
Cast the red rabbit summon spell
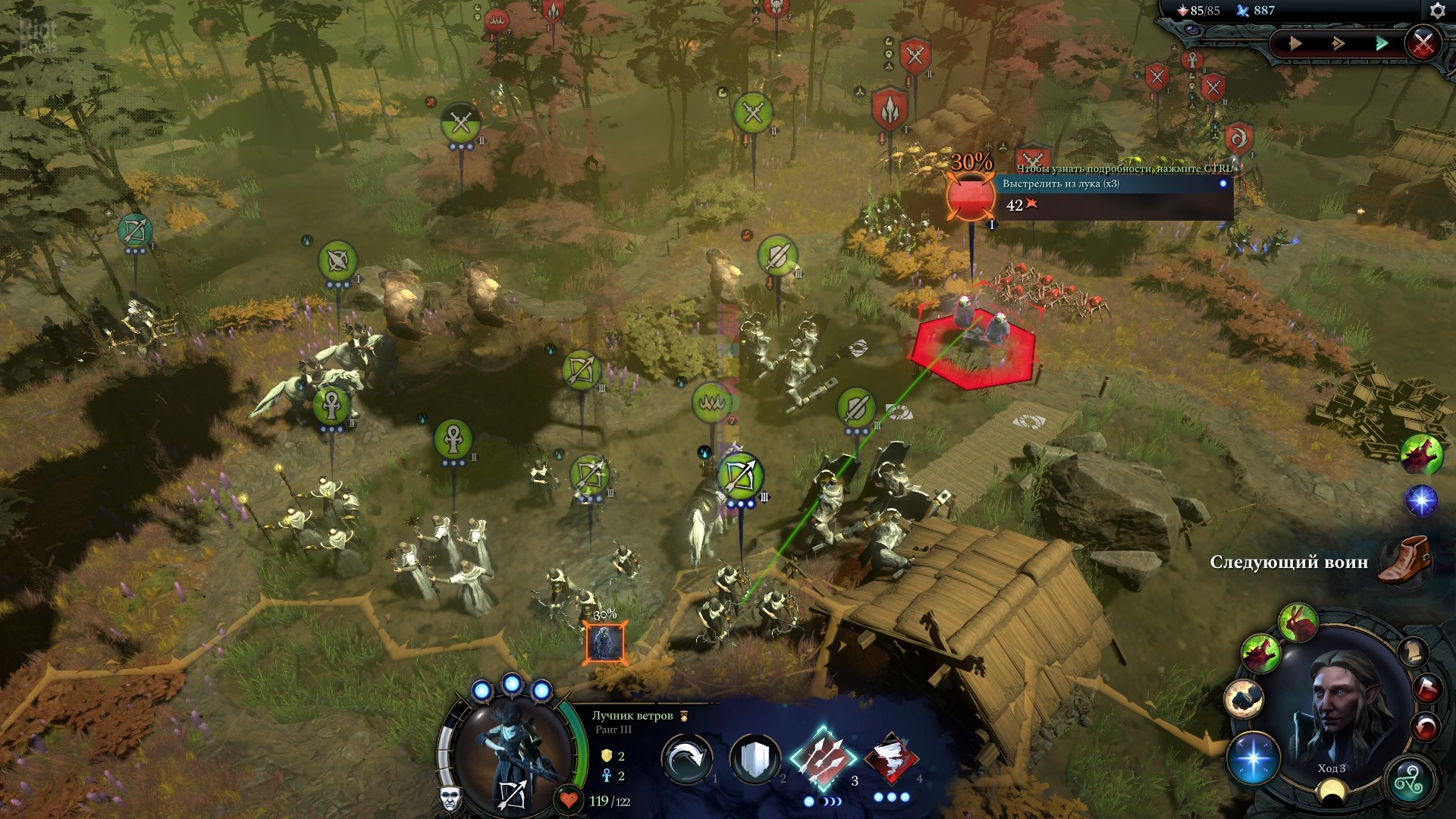(x=1298, y=622)
